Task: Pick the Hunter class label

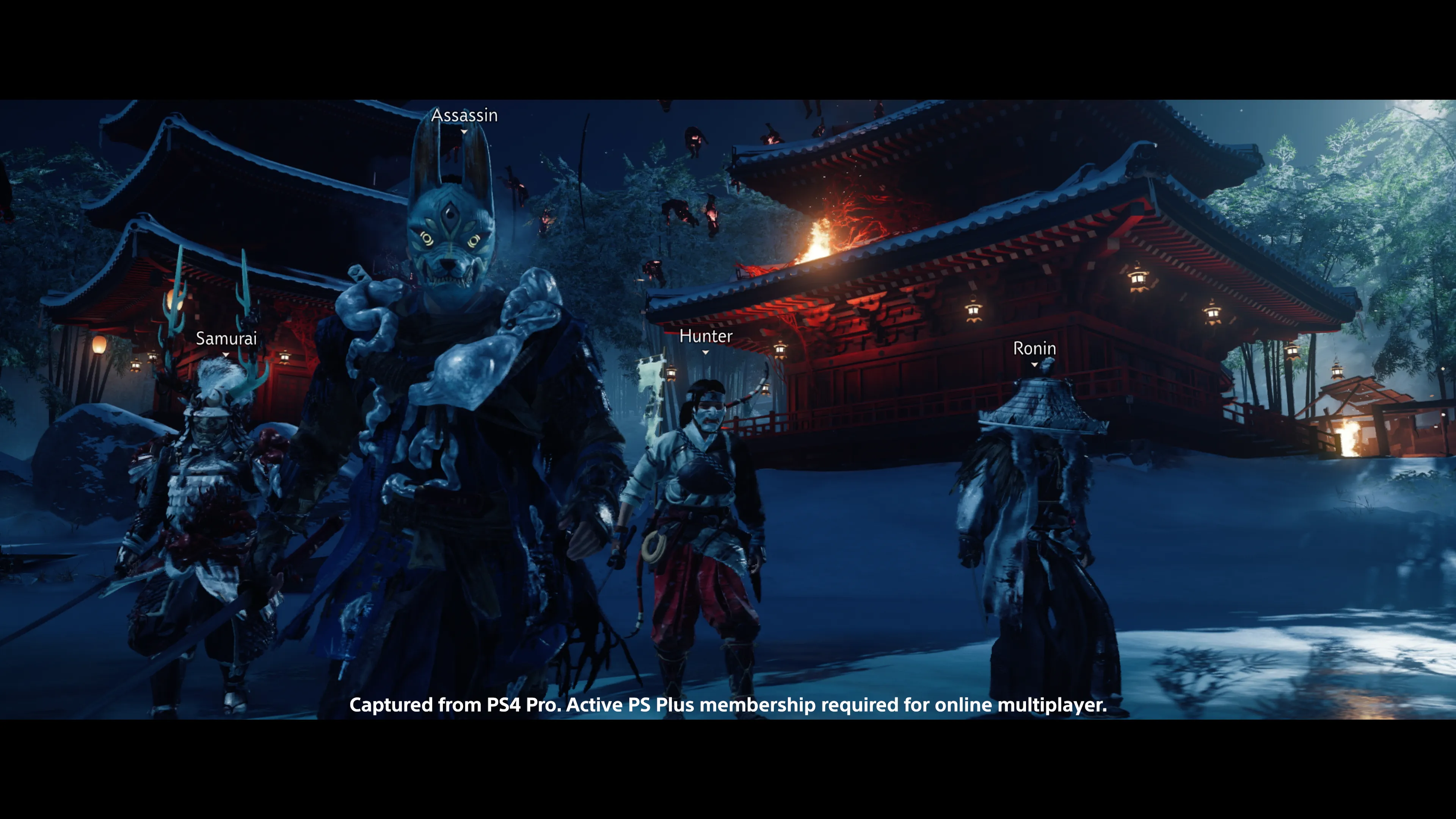Action: pyautogui.click(x=705, y=336)
